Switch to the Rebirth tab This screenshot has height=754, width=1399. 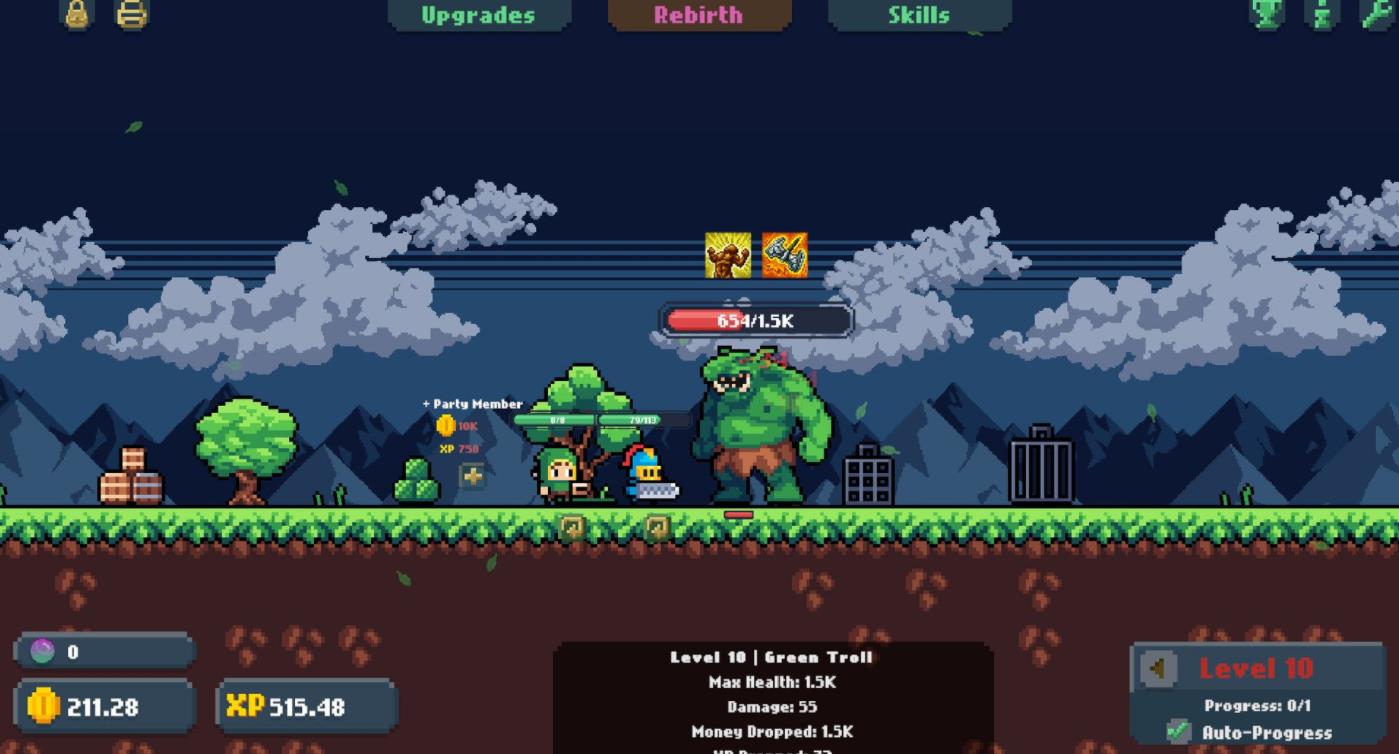coord(698,15)
